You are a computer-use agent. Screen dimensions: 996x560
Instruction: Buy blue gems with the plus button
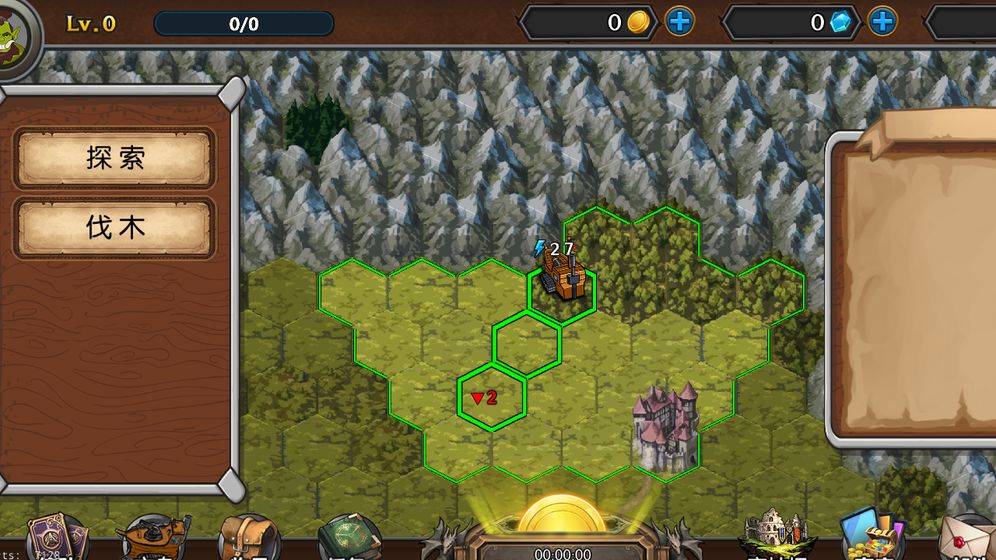point(881,21)
